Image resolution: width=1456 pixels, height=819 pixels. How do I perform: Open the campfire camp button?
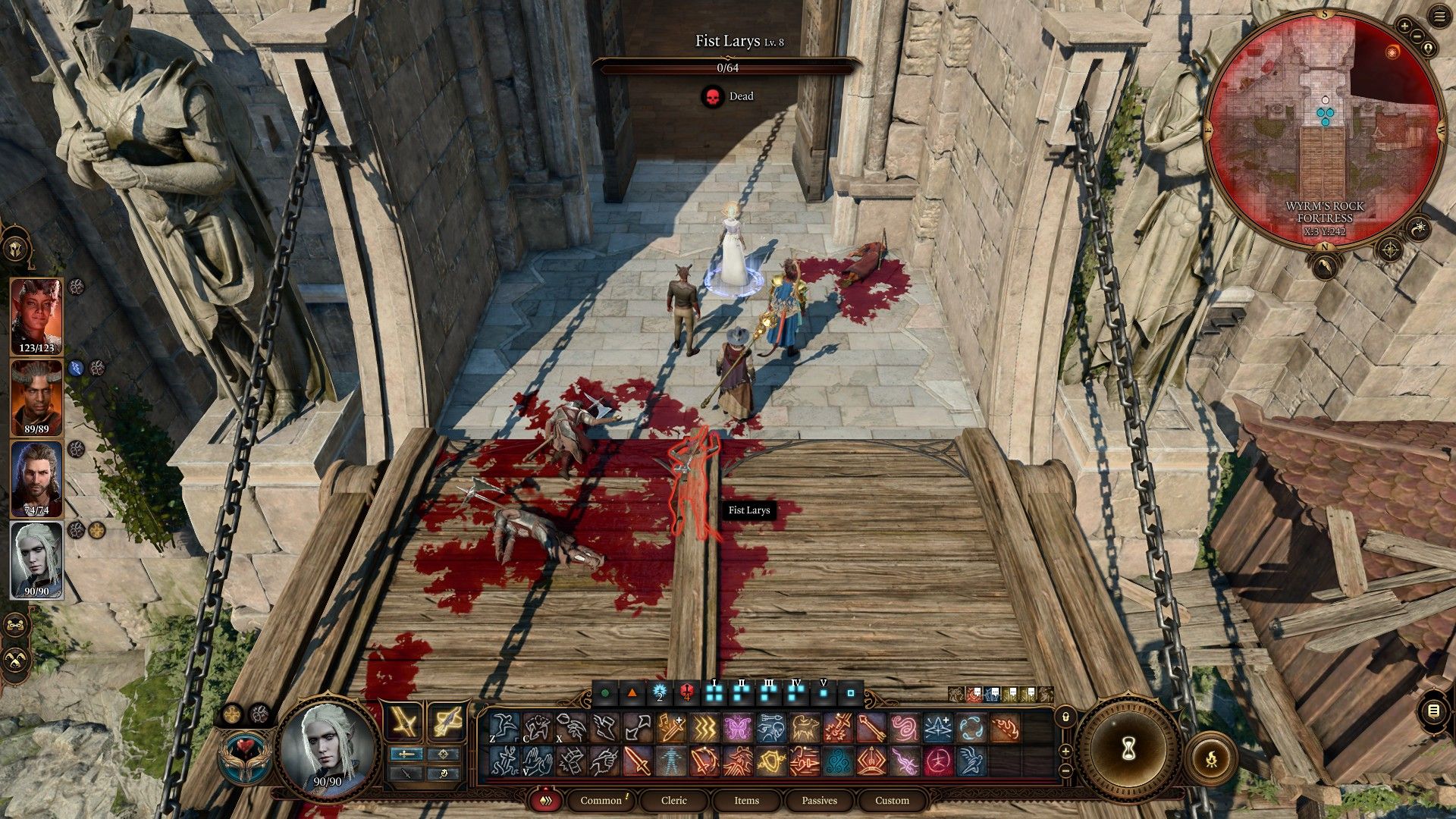(x=1211, y=758)
